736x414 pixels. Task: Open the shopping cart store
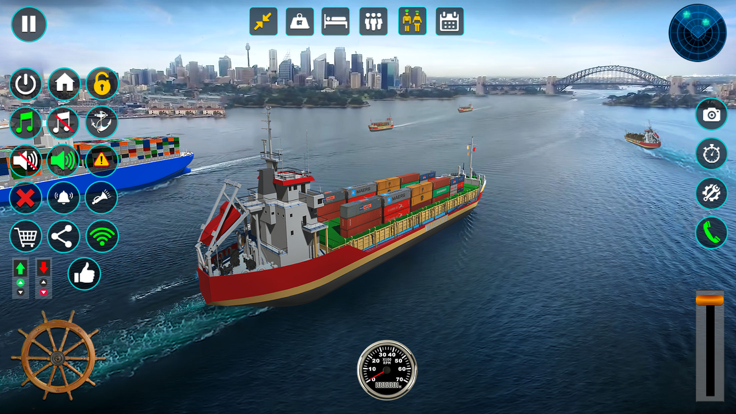26,236
